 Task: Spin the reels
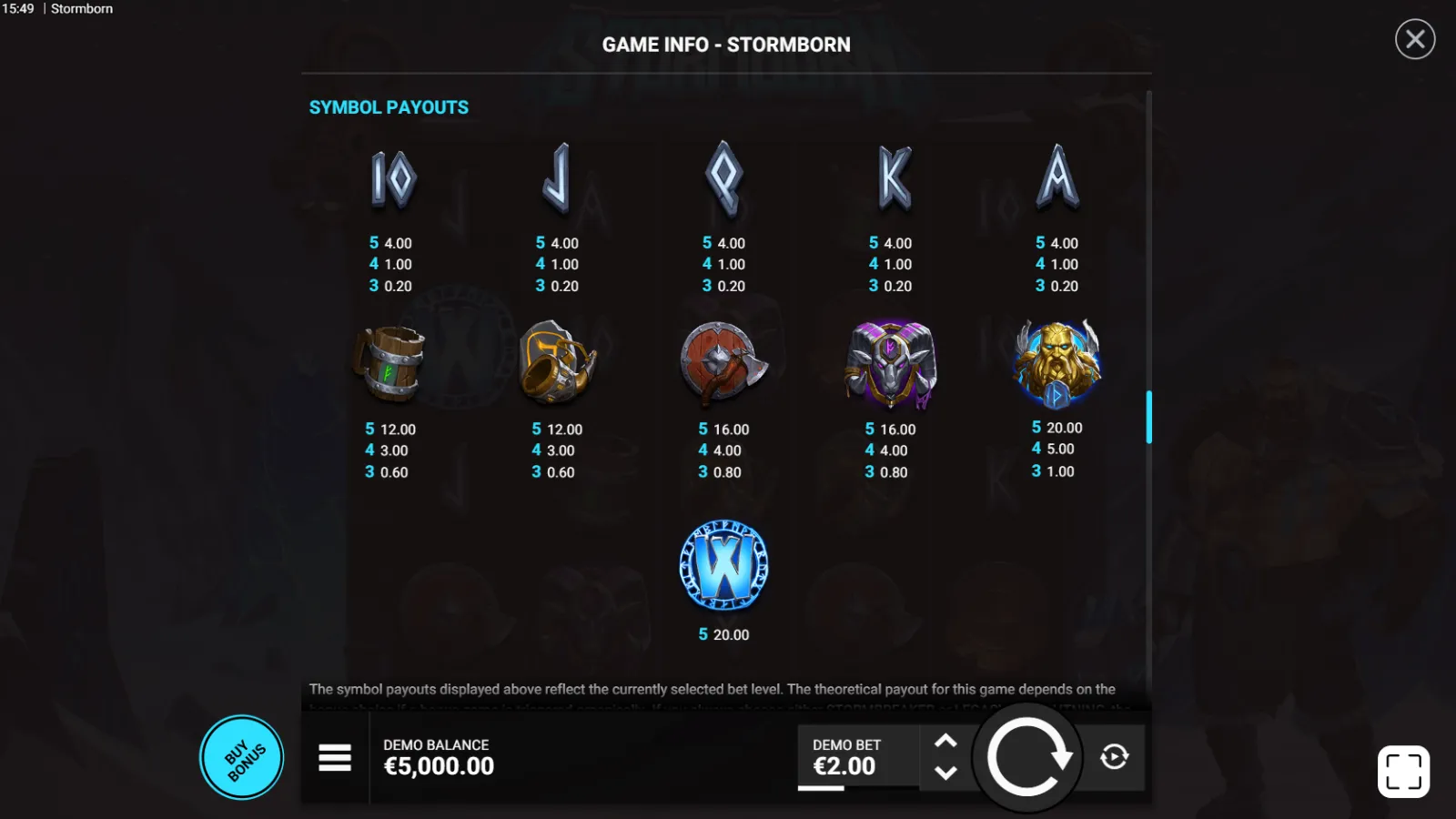pos(1027,757)
